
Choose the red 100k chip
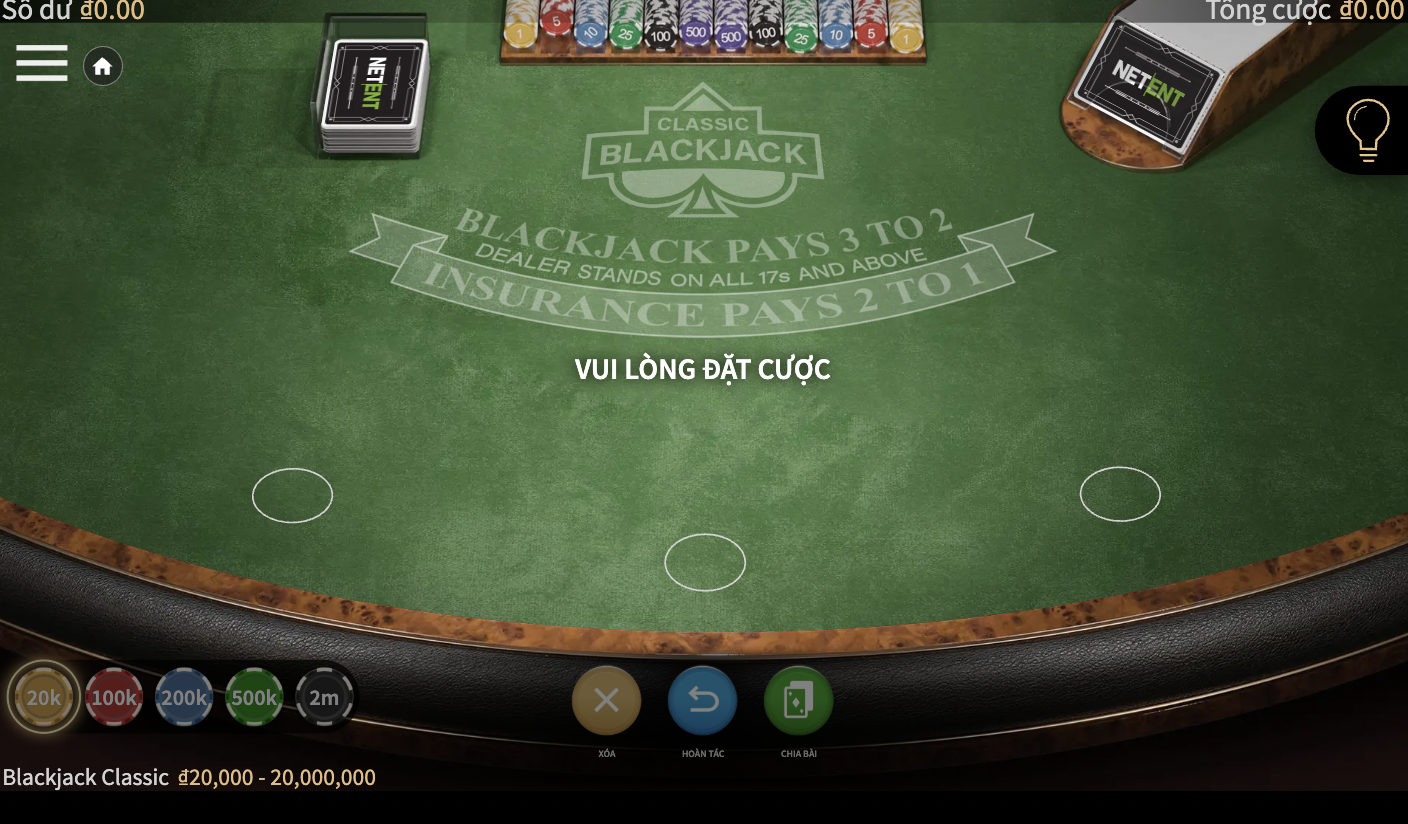click(x=114, y=697)
